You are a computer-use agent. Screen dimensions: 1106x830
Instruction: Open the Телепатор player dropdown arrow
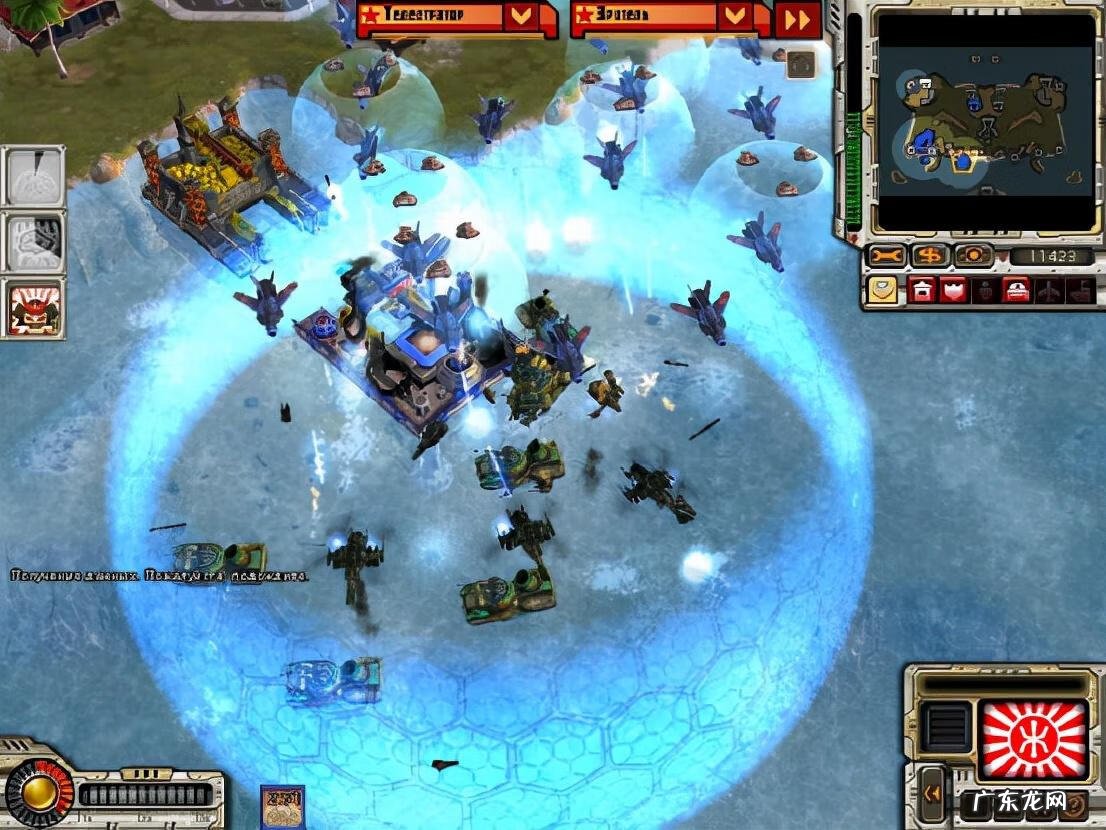pos(520,16)
